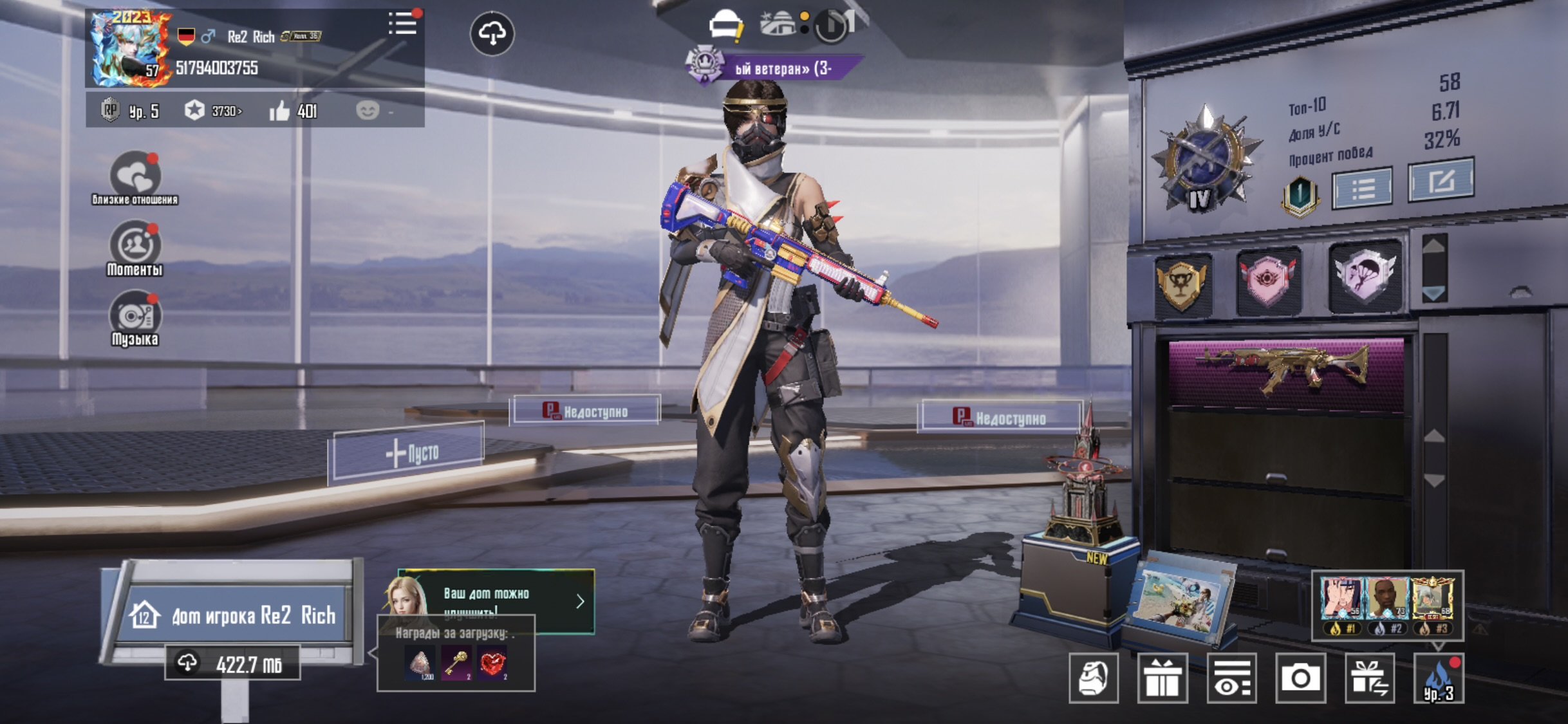The height and width of the screenshot is (724, 1568).
Task: Open the popularity flame Ур. 3 icon
Action: pos(1439,678)
